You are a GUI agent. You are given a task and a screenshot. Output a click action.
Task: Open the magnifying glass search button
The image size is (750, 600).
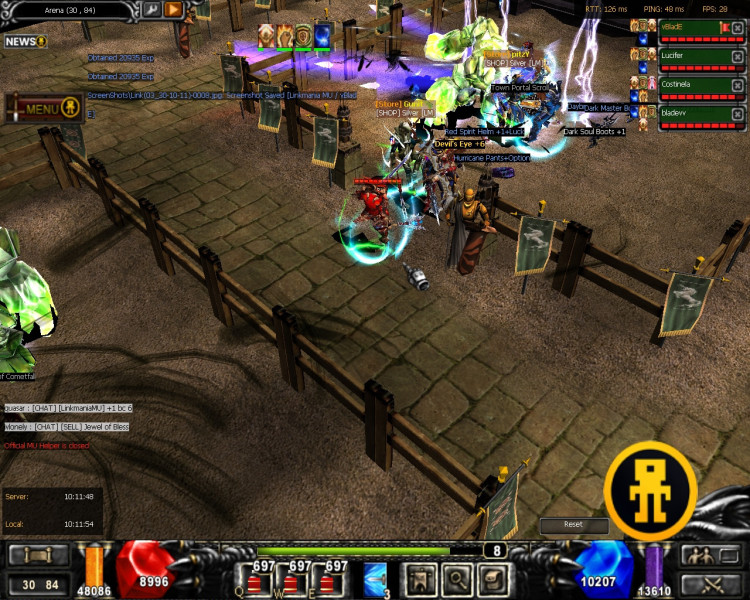pos(456,578)
